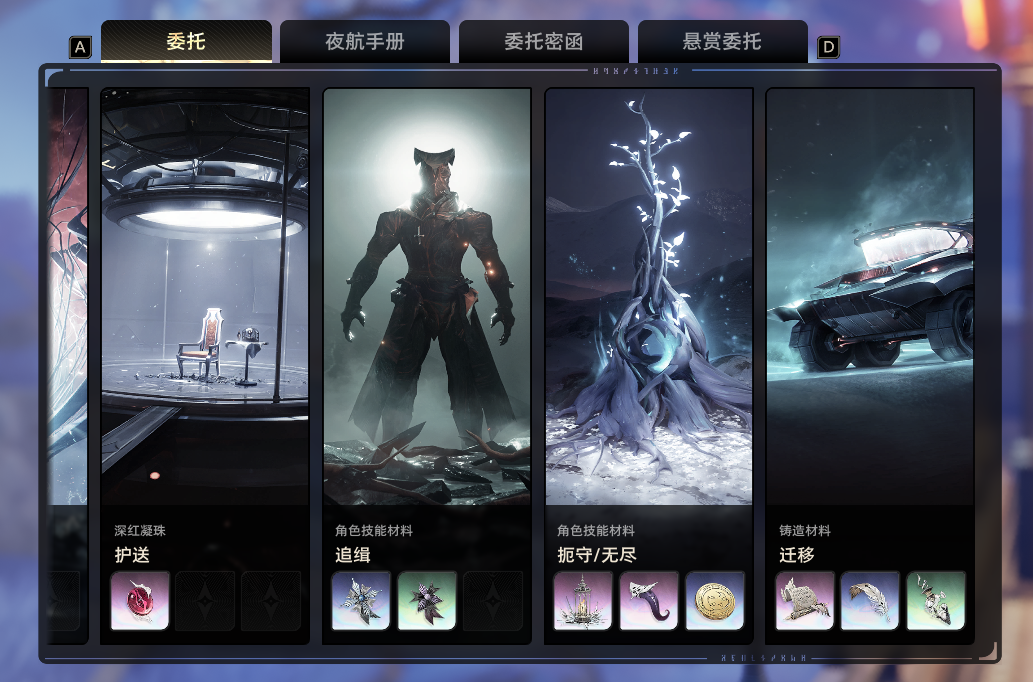The width and height of the screenshot is (1033, 682).
Task: Inspect the purple tentacle horn reward icon
Action: click(649, 601)
